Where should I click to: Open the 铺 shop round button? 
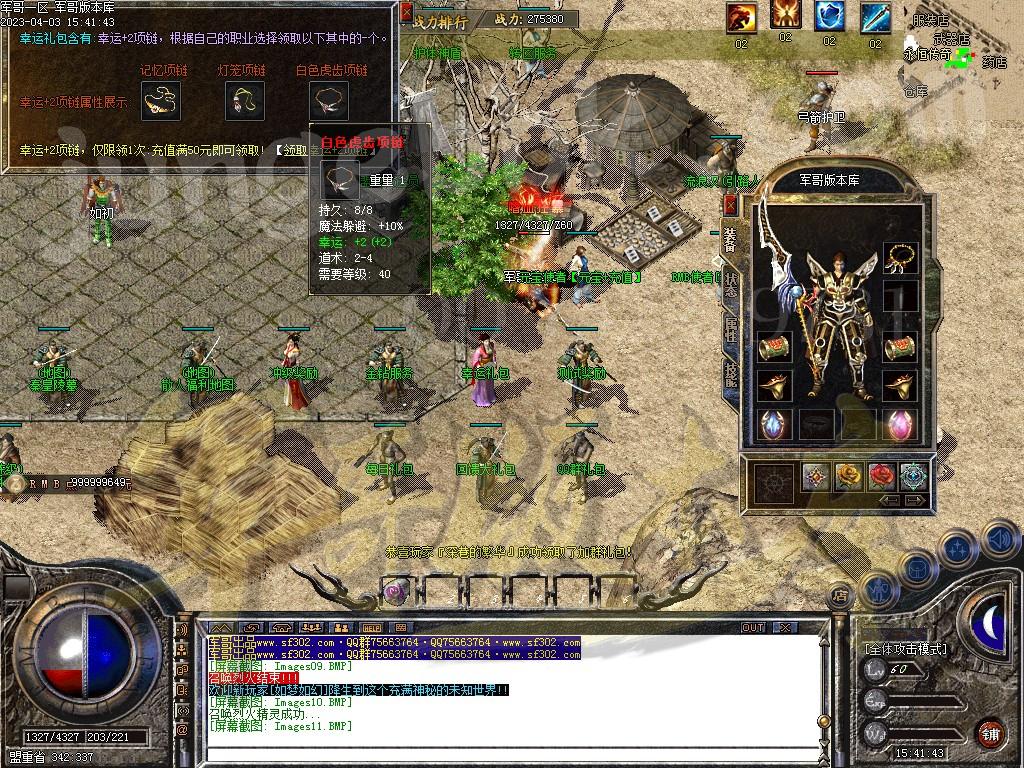click(990, 732)
